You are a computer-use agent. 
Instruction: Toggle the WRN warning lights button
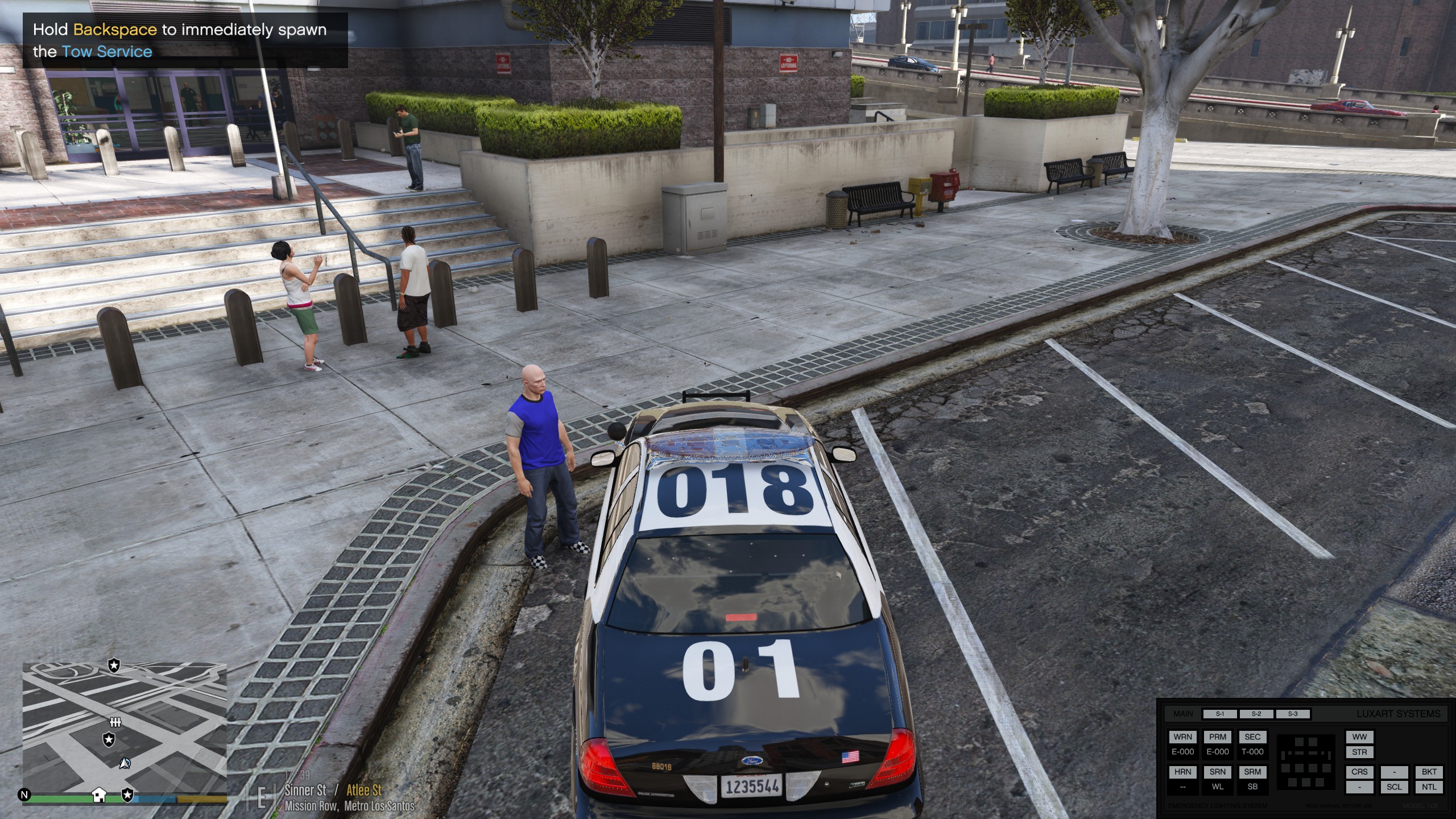(x=1182, y=737)
